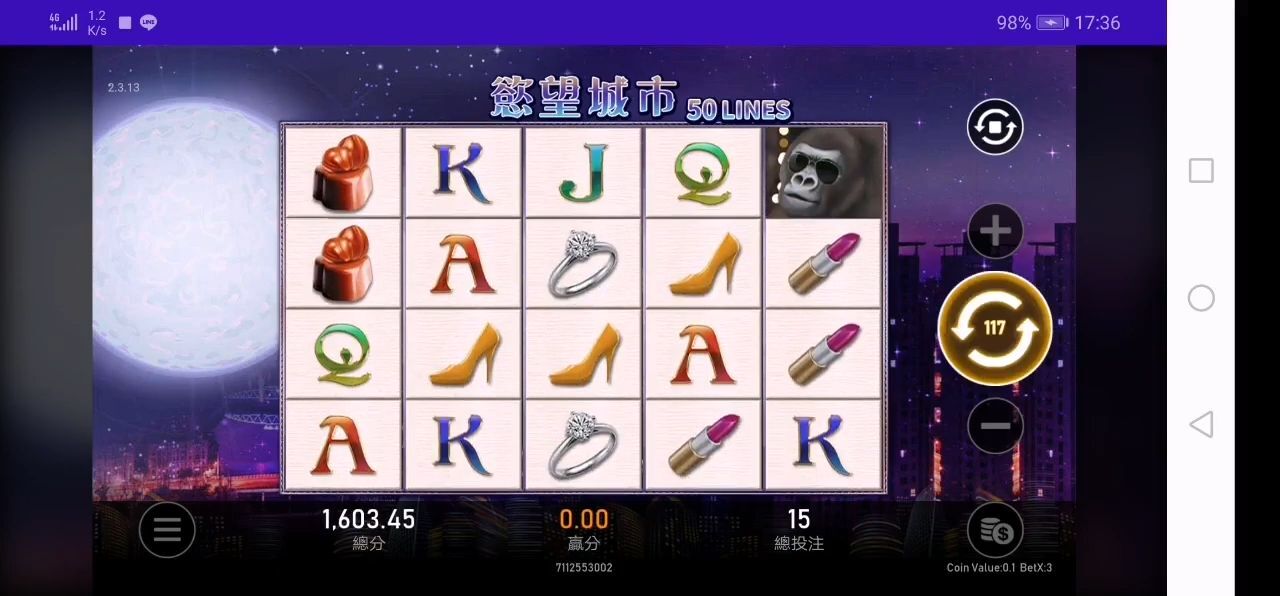Increase the bet with the plus button
This screenshot has height=596, width=1280.
click(995, 232)
